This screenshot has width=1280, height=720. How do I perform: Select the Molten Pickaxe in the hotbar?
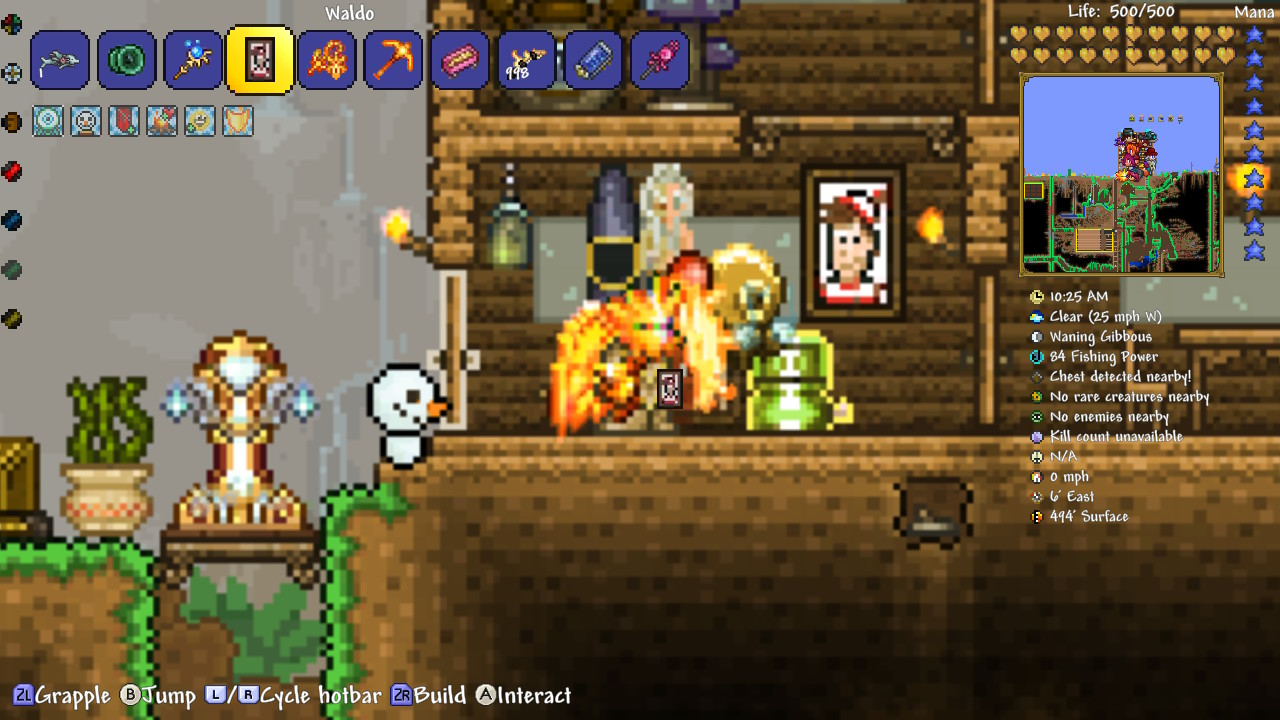coord(393,60)
